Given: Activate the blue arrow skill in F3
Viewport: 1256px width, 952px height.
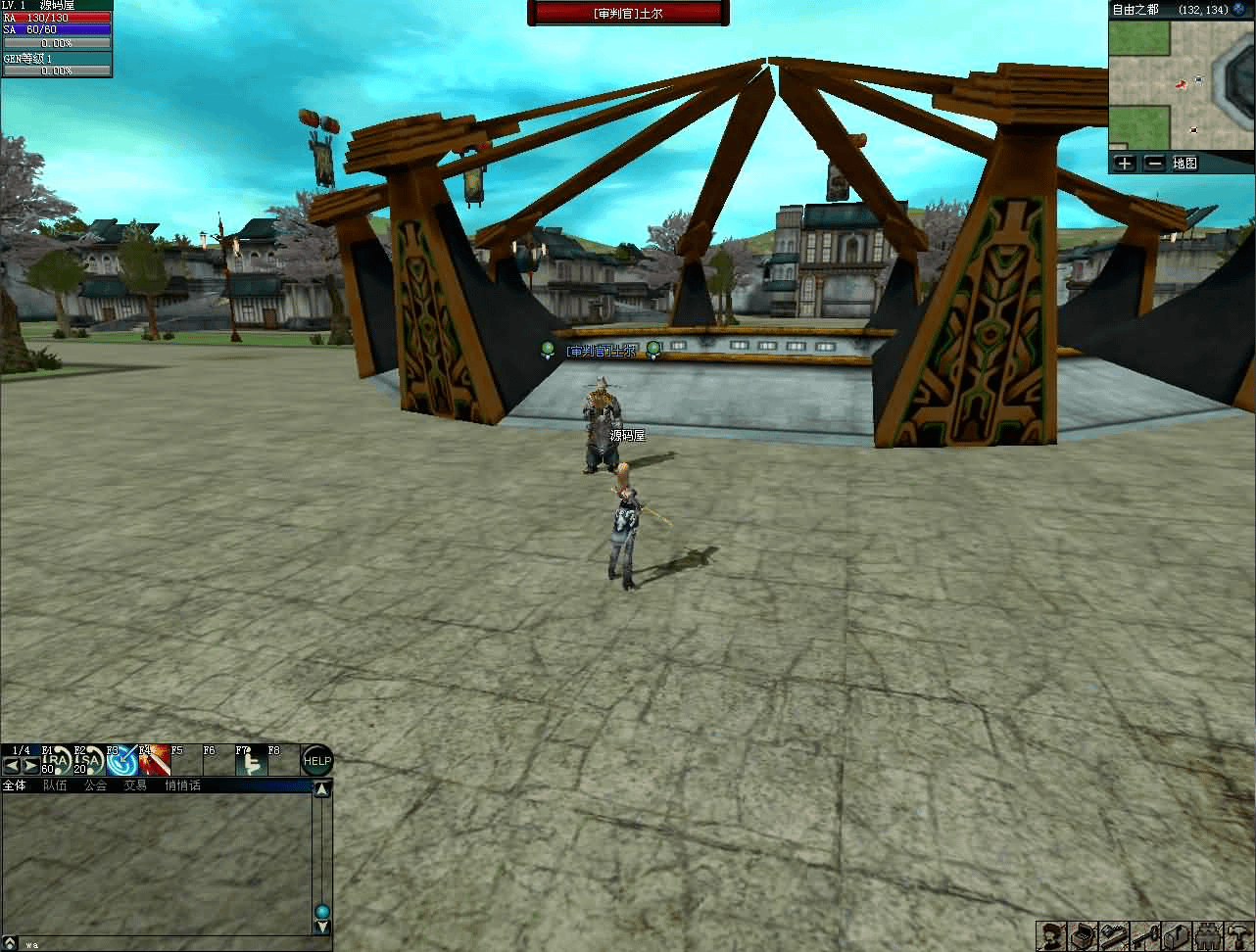Looking at the screenshot, I should coord(121,761).
